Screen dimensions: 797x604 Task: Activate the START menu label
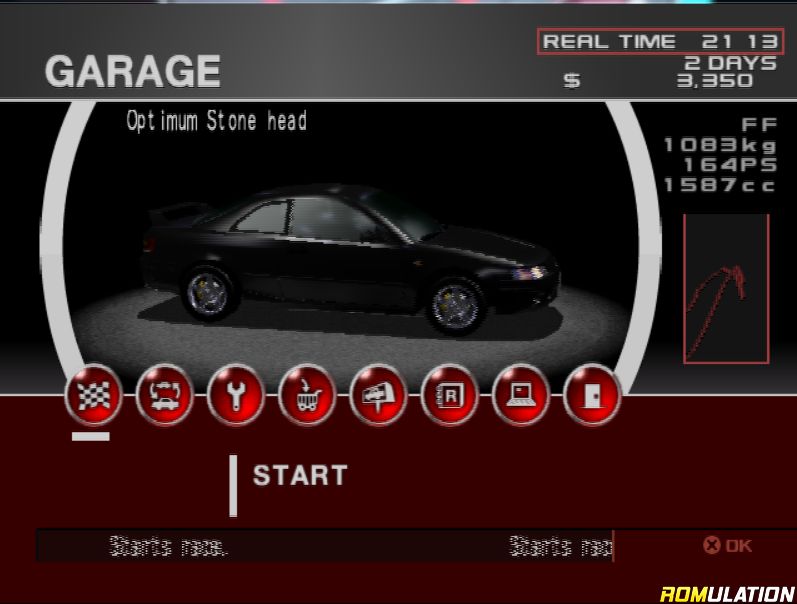click(300, 476)
